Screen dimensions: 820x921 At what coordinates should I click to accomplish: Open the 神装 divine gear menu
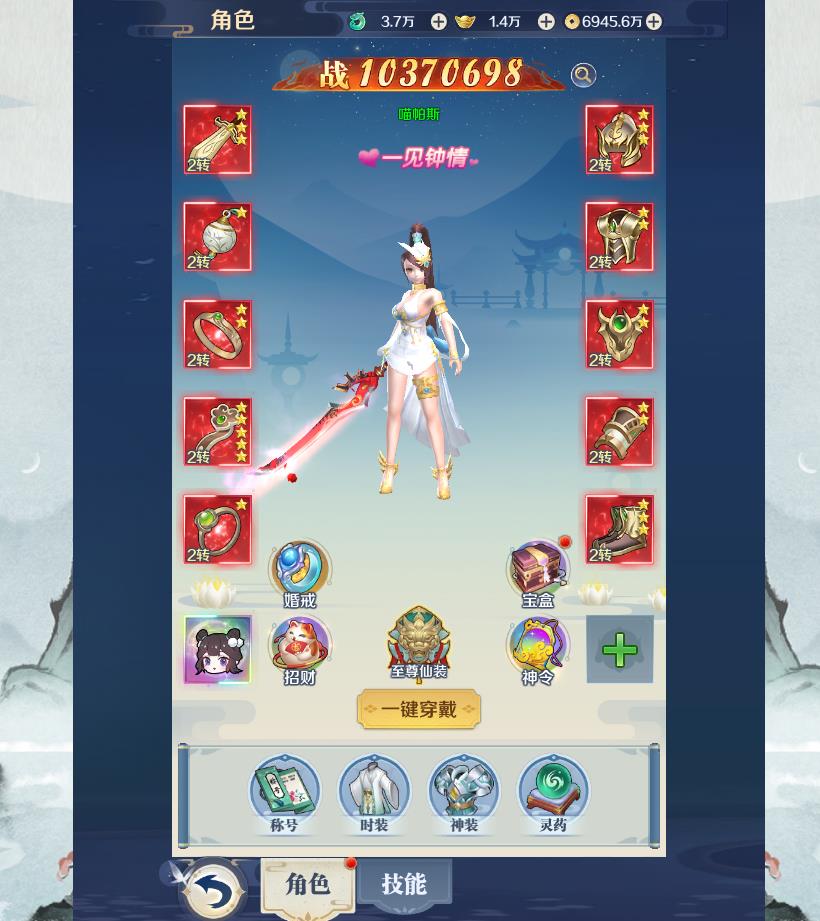464,792
